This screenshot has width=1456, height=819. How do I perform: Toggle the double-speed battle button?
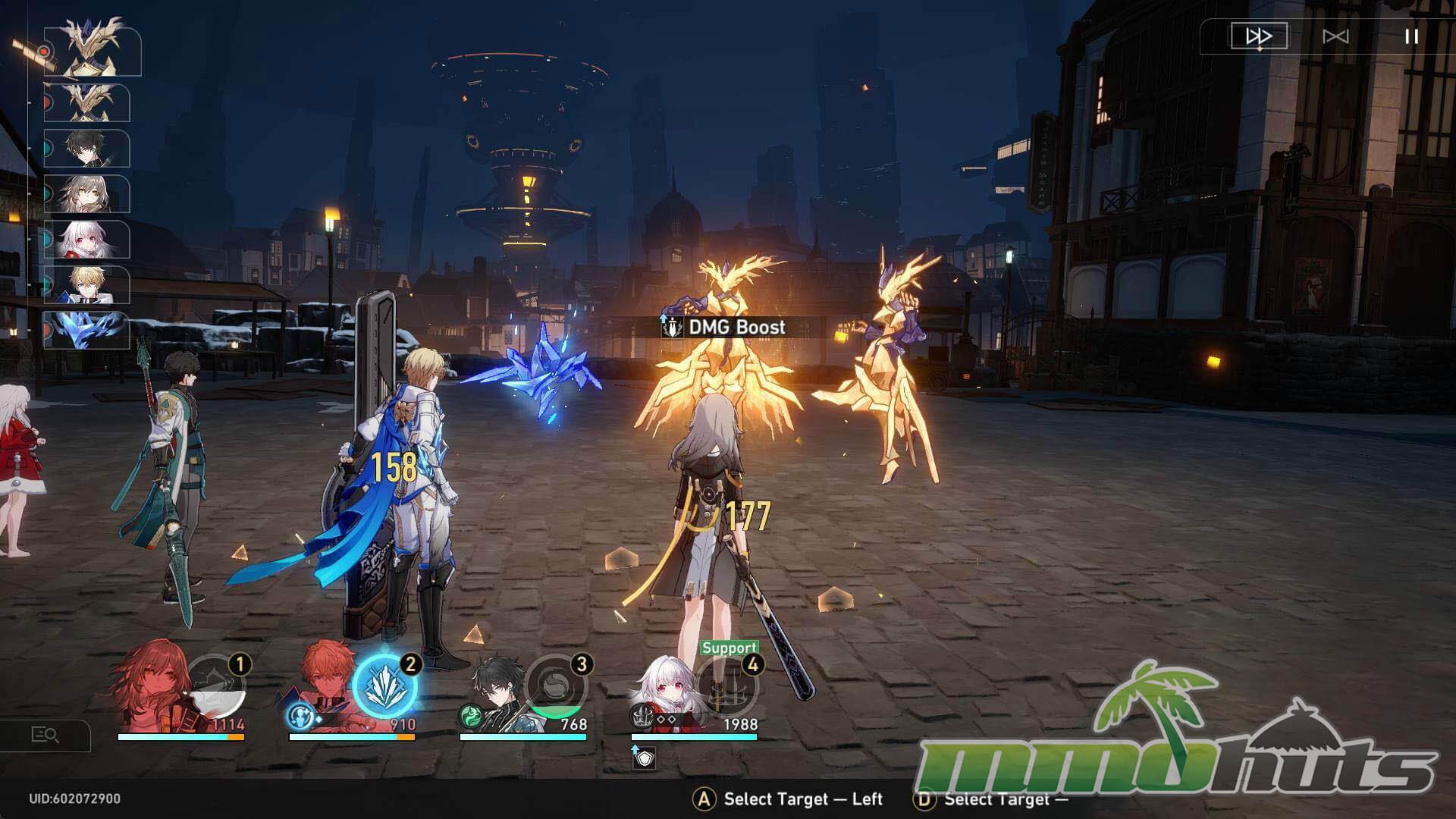tap(1259, 36)
